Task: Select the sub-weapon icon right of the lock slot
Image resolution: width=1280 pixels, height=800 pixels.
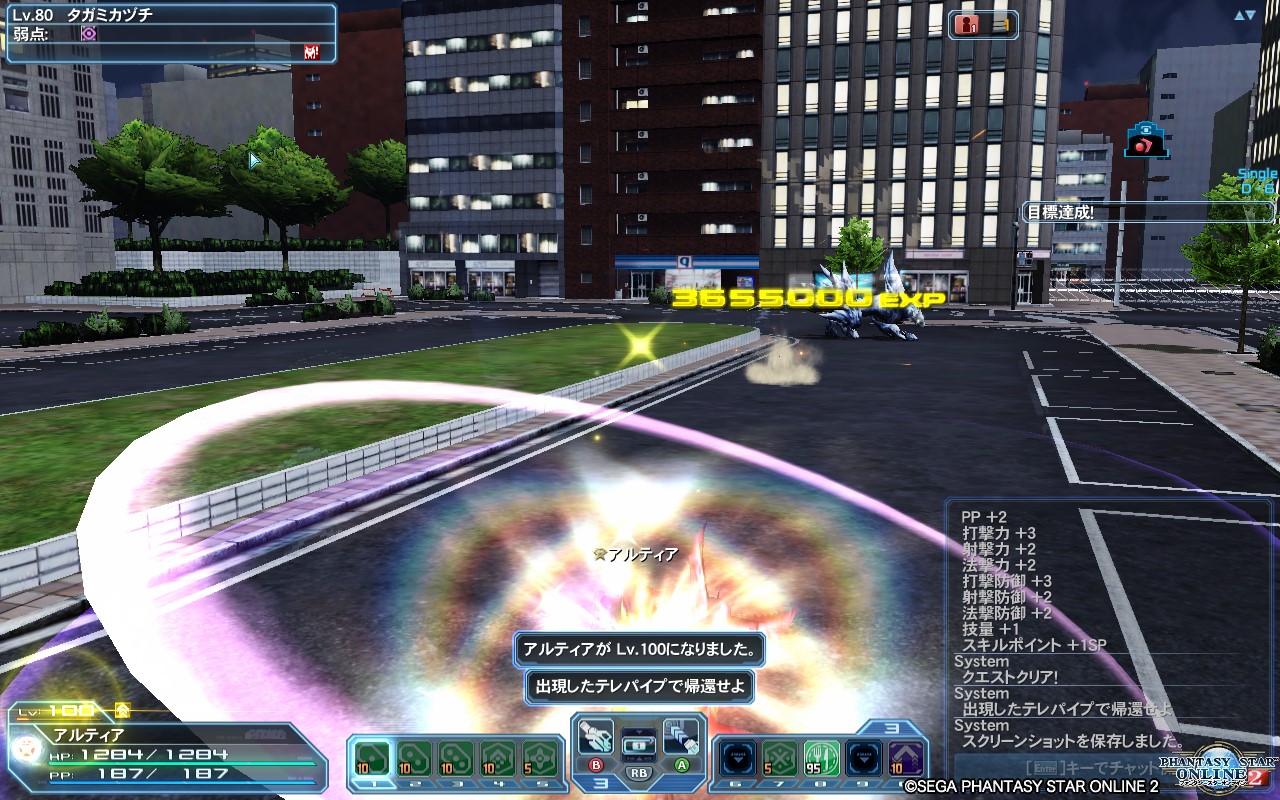Action: [679, 740]
